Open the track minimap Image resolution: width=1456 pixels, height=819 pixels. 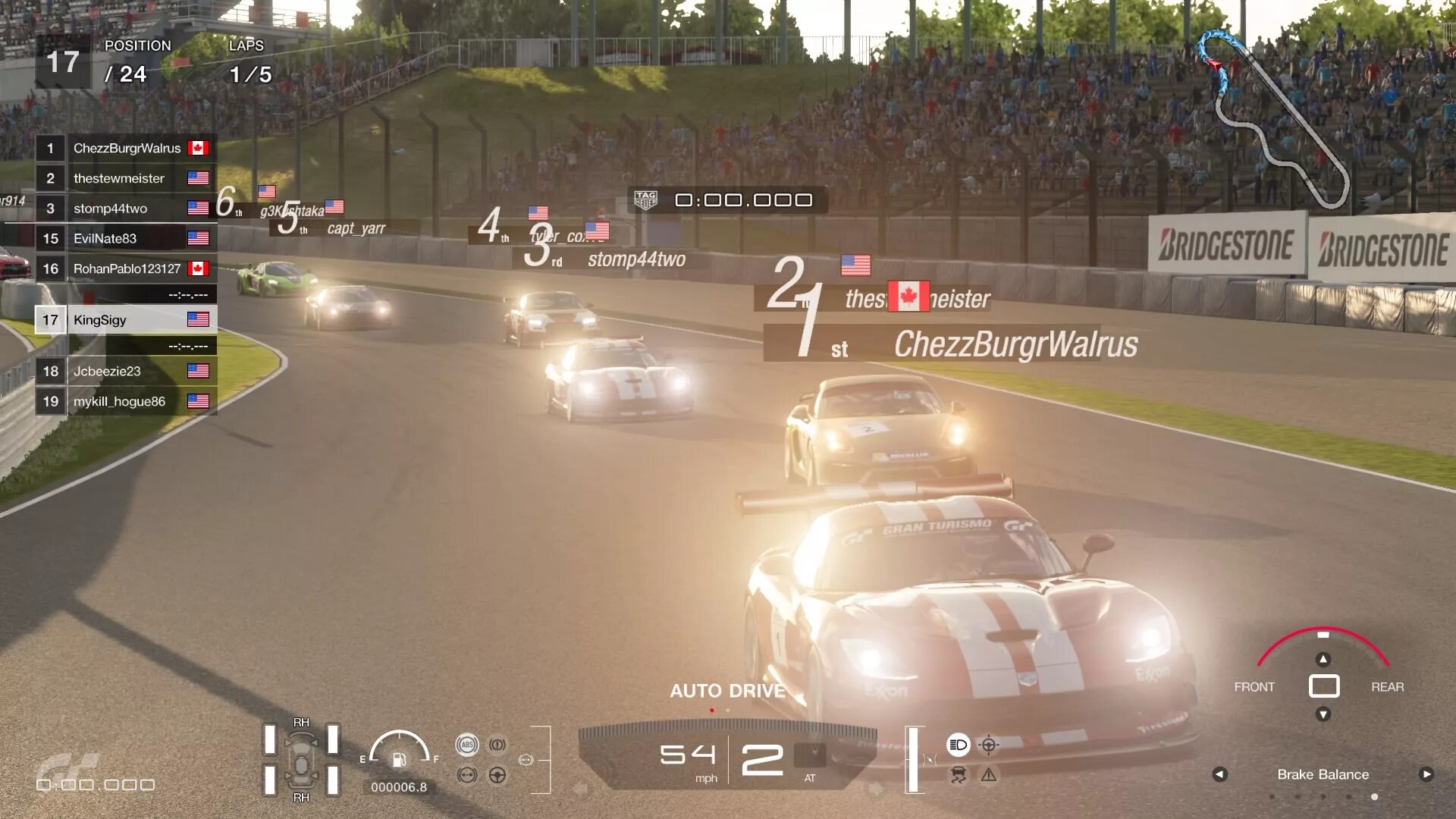(1274, 118)
